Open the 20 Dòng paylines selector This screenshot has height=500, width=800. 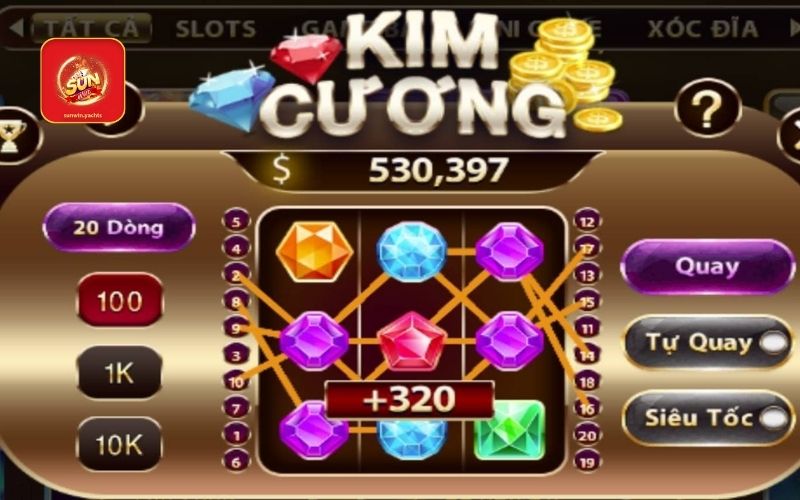[x=119, y=227]
